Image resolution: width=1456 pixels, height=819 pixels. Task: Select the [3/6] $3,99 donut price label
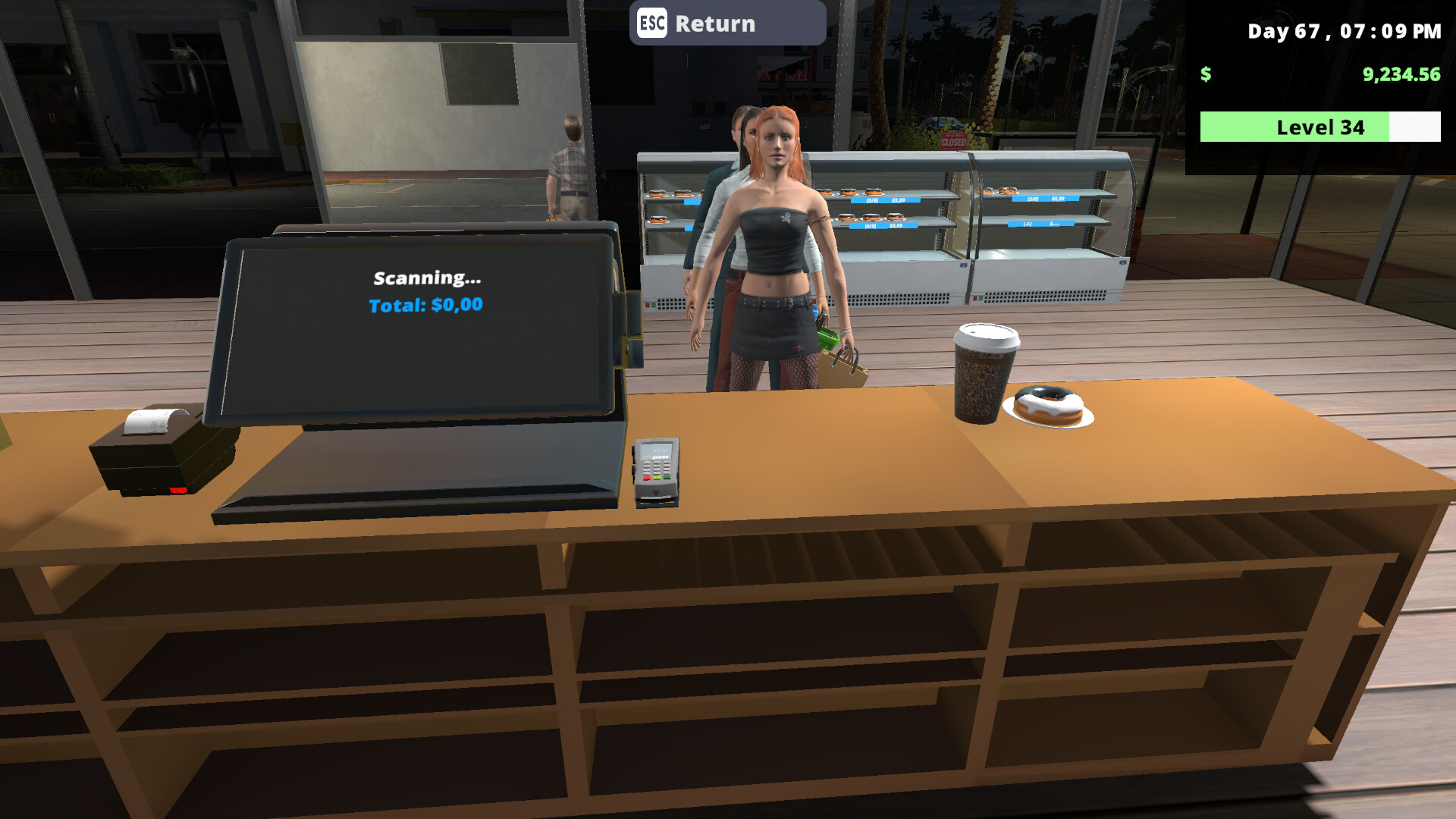pos(885,199)
